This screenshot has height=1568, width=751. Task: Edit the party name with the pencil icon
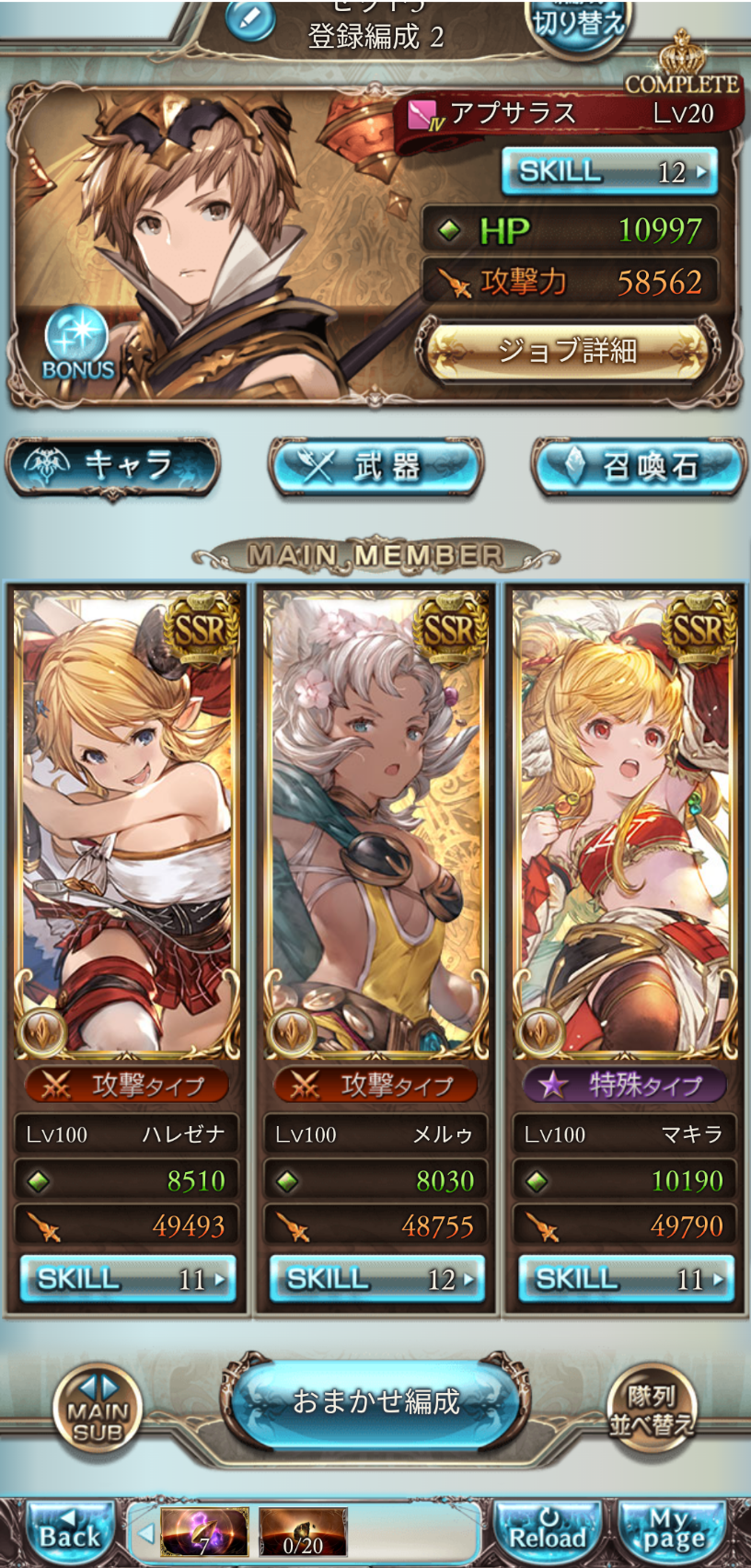(x=249, y=20)
